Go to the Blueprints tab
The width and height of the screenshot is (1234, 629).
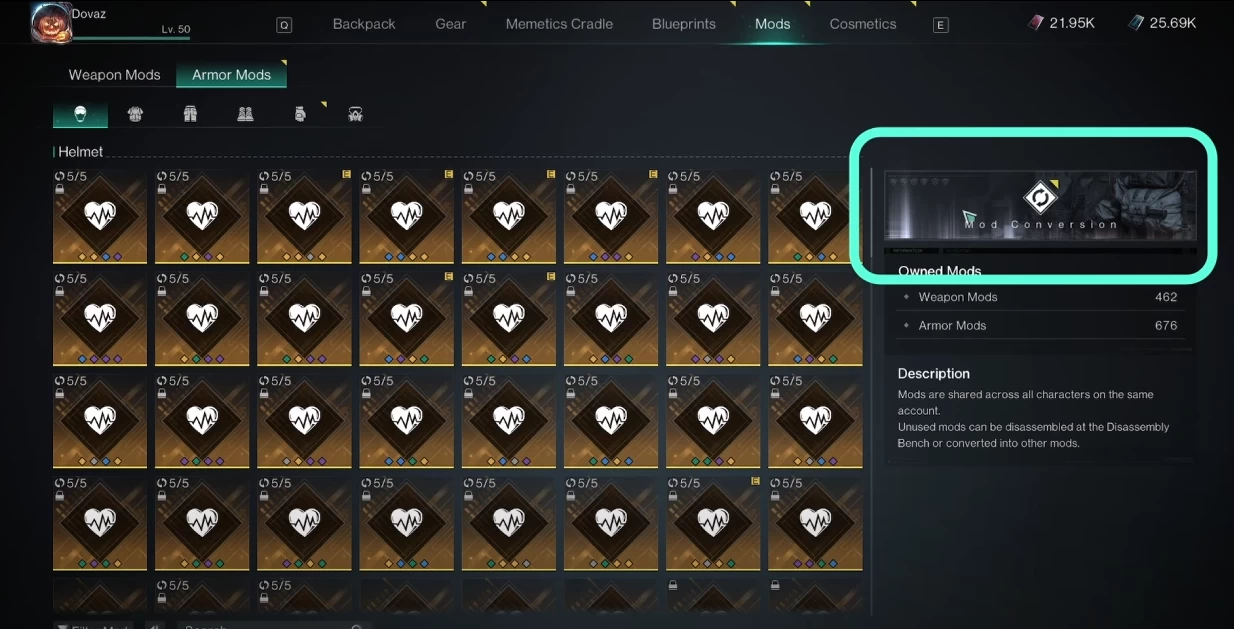click(x=683, y=24)
